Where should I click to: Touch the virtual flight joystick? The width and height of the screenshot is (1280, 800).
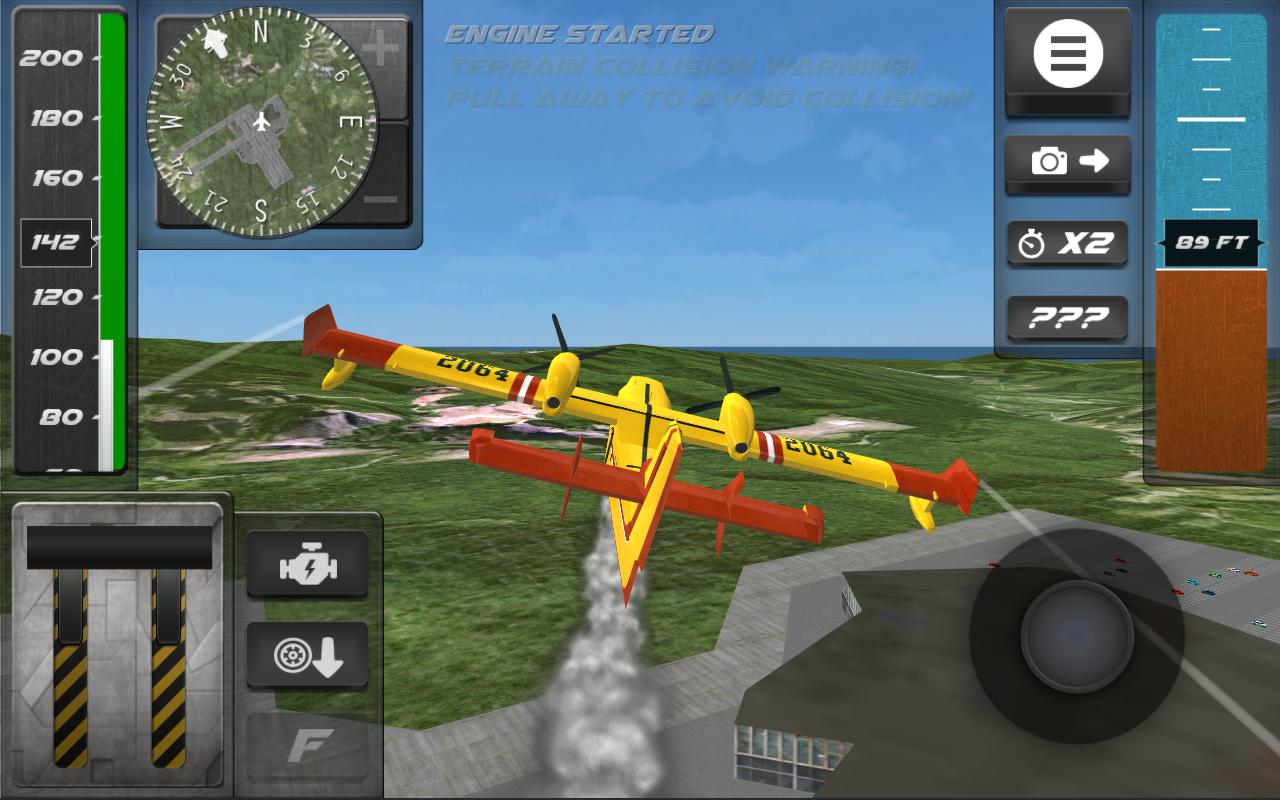pyautogui.click(x=1076, y=636)
